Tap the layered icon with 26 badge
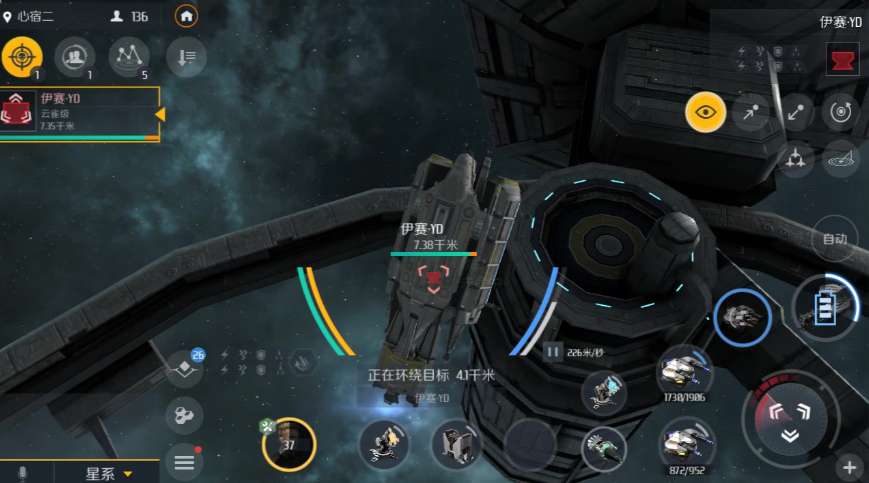The width and height of the screenshot is (869, 483). pos(184,368)
